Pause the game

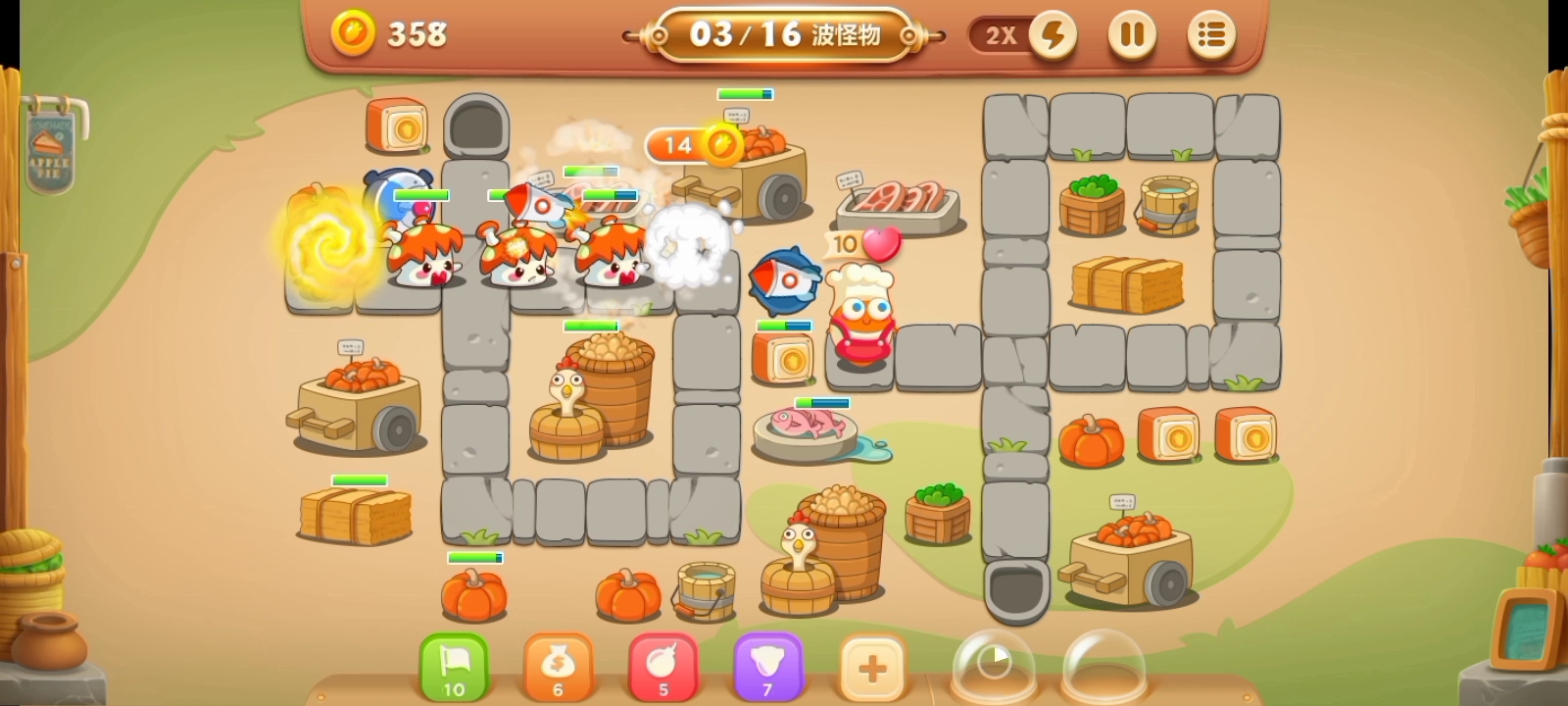(x=1132, y=36)
